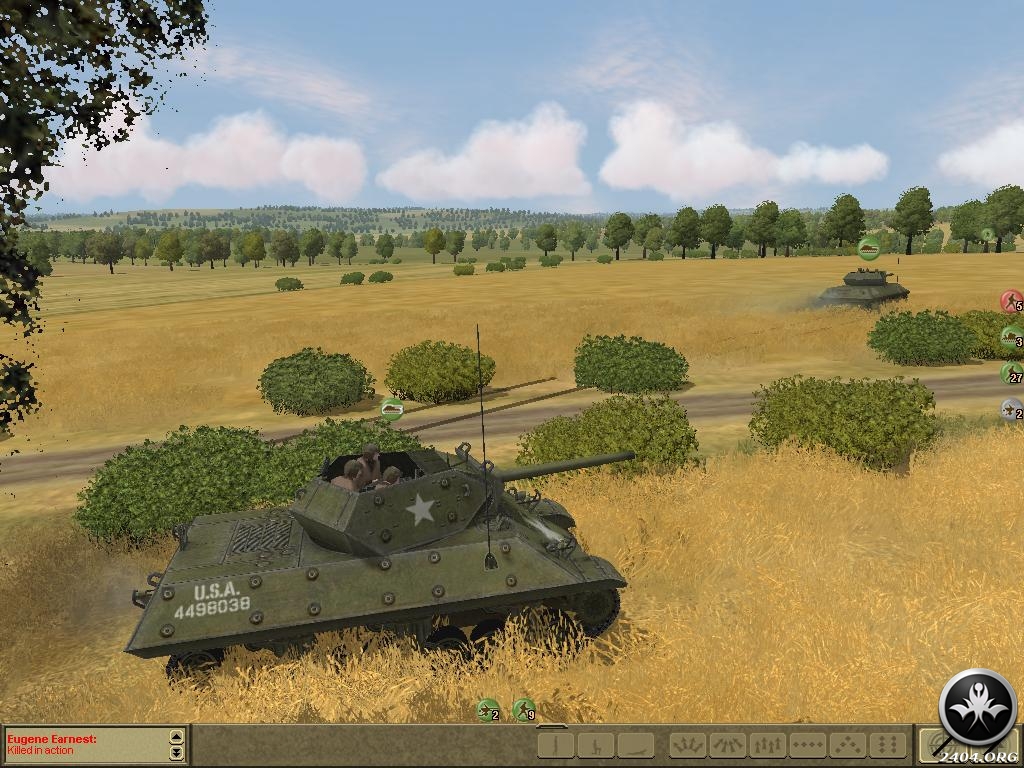
Task: Select the tank marker above the nearby tank destroyer
Action: click(391, 408)
